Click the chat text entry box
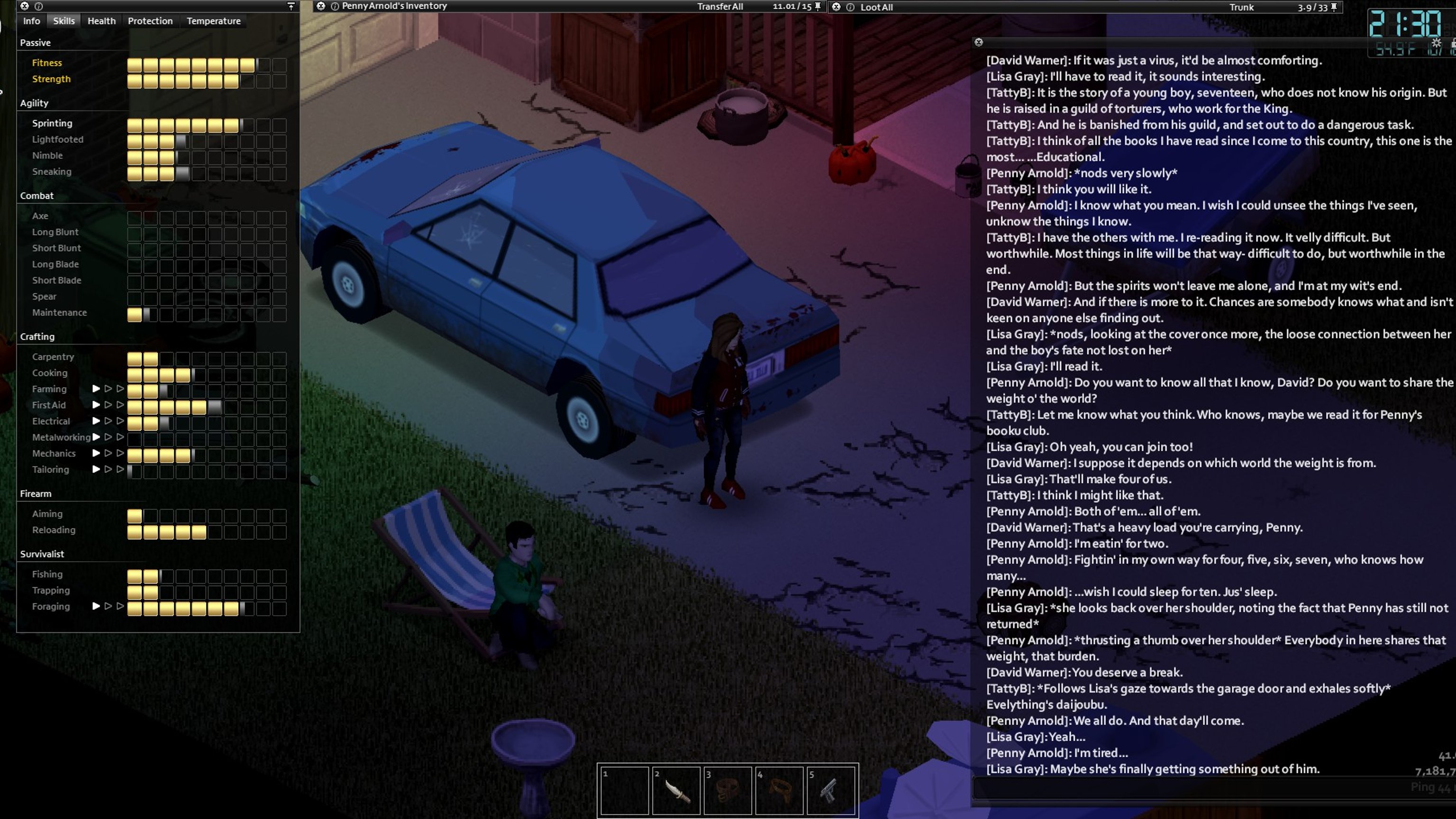This screenshot has width=1456, height=819. 1187,788
